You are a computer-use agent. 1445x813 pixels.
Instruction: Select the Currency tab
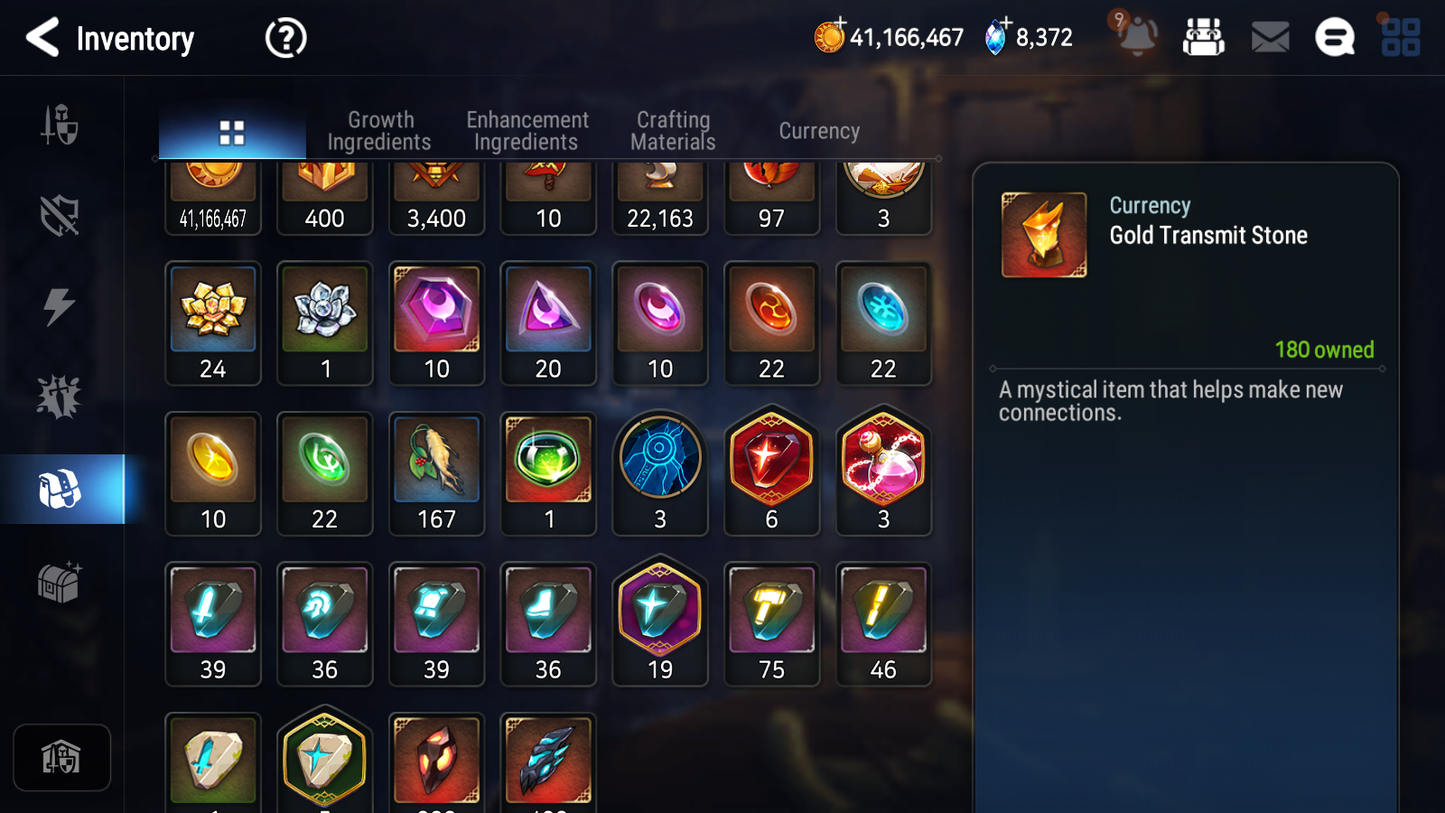pos(819,131)
